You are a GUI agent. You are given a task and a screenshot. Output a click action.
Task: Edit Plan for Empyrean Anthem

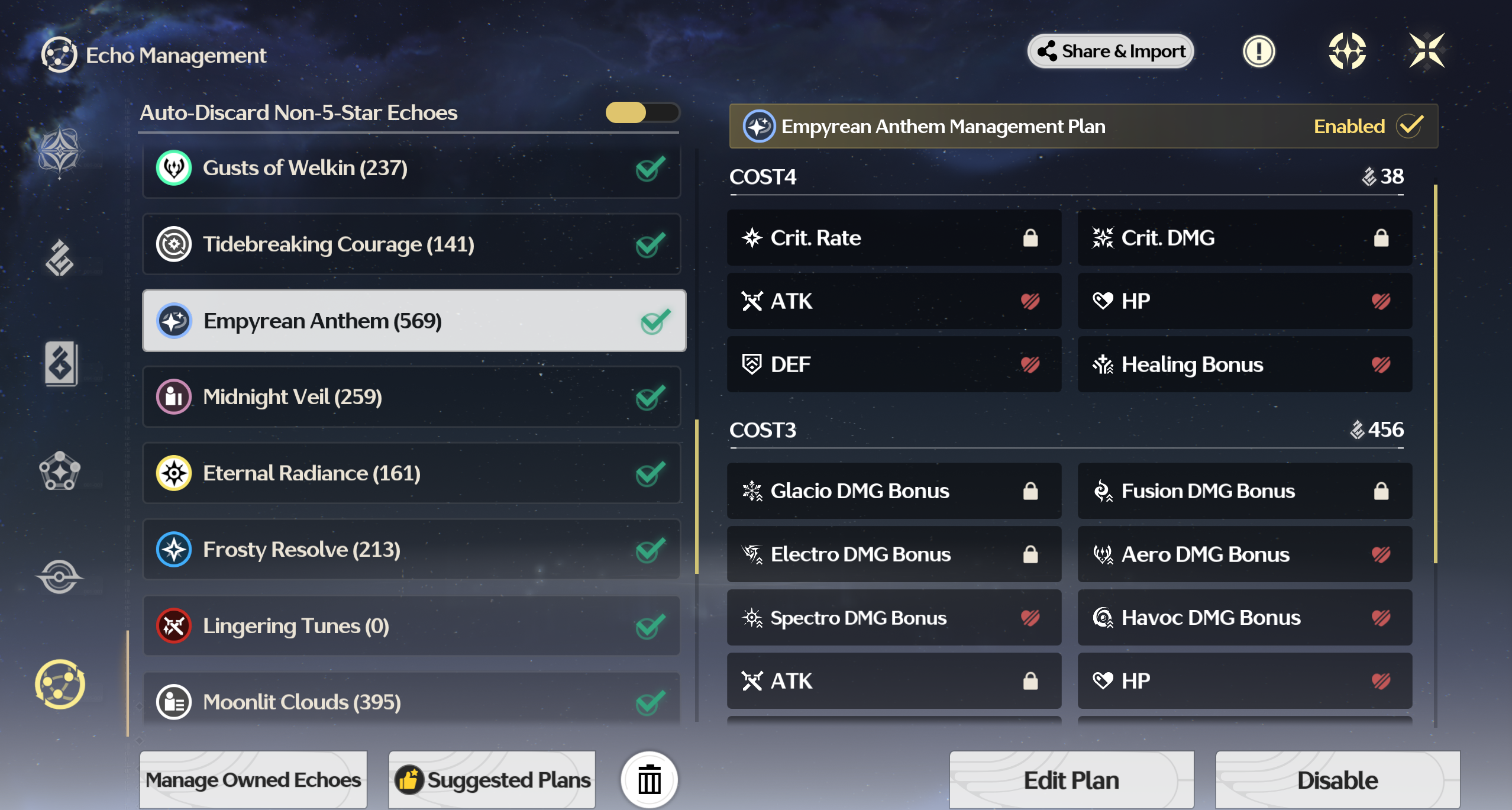pos(1071,780)
